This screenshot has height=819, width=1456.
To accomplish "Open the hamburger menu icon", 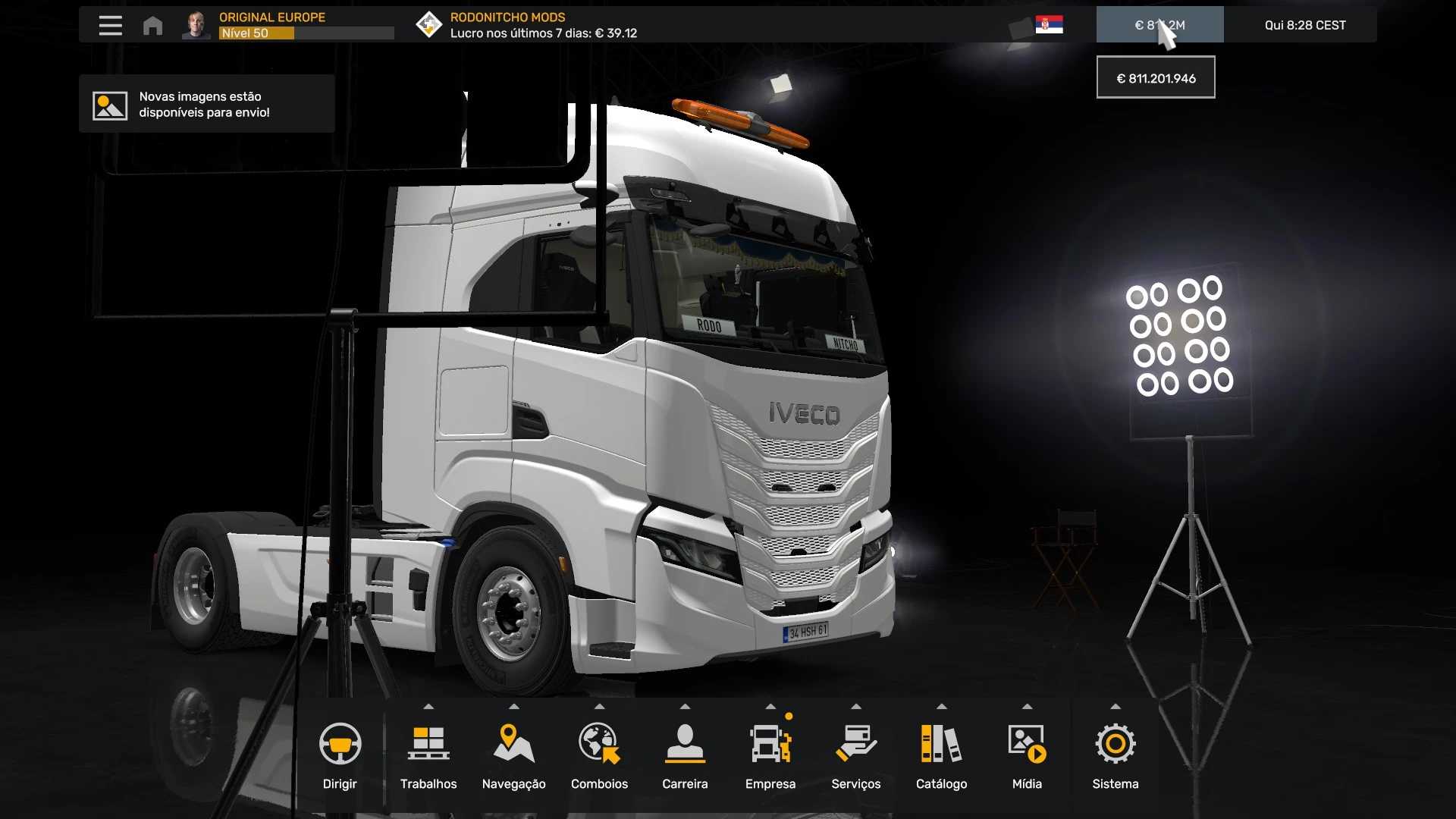I will click(x=110, y=25).
